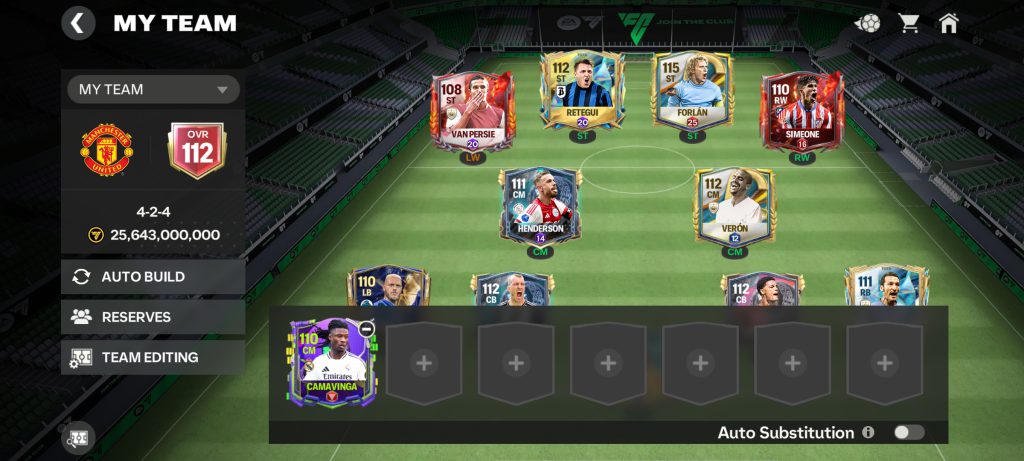Toggle the Auto Substitution switch
This screenshot has width=1024, height=461.
point(908,432)
